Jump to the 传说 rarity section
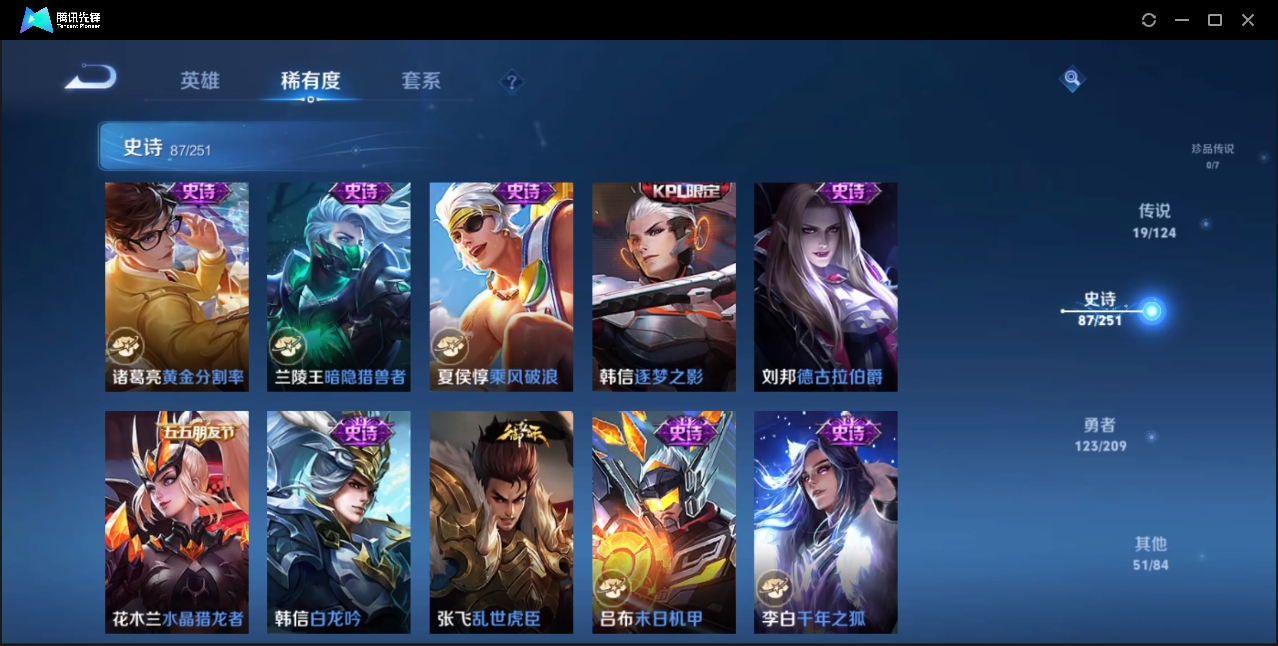The height and width of the screenshot is (646, 1278). [x=1154, y=220]
